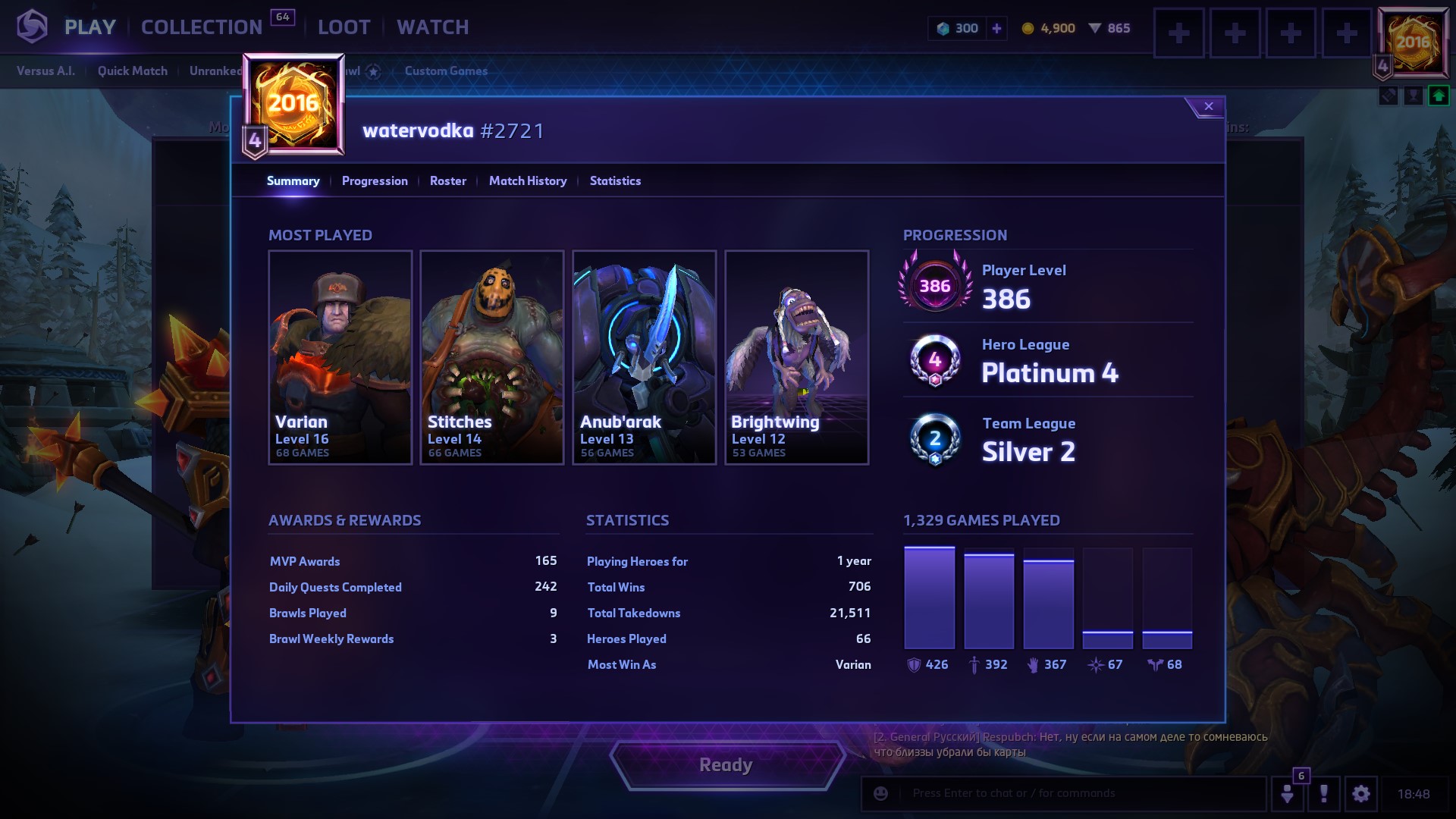Open the Brightwing hero card

[x=796, y=357]
